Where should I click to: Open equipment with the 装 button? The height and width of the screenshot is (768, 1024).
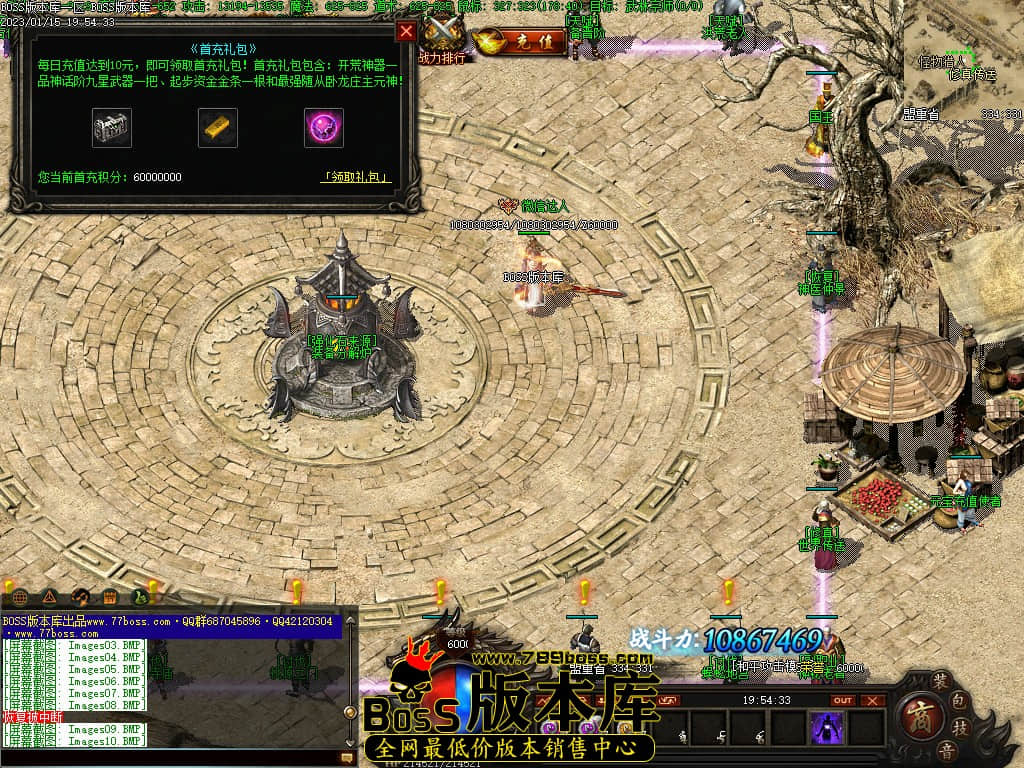pyautogui.click(x=941, y=681)
